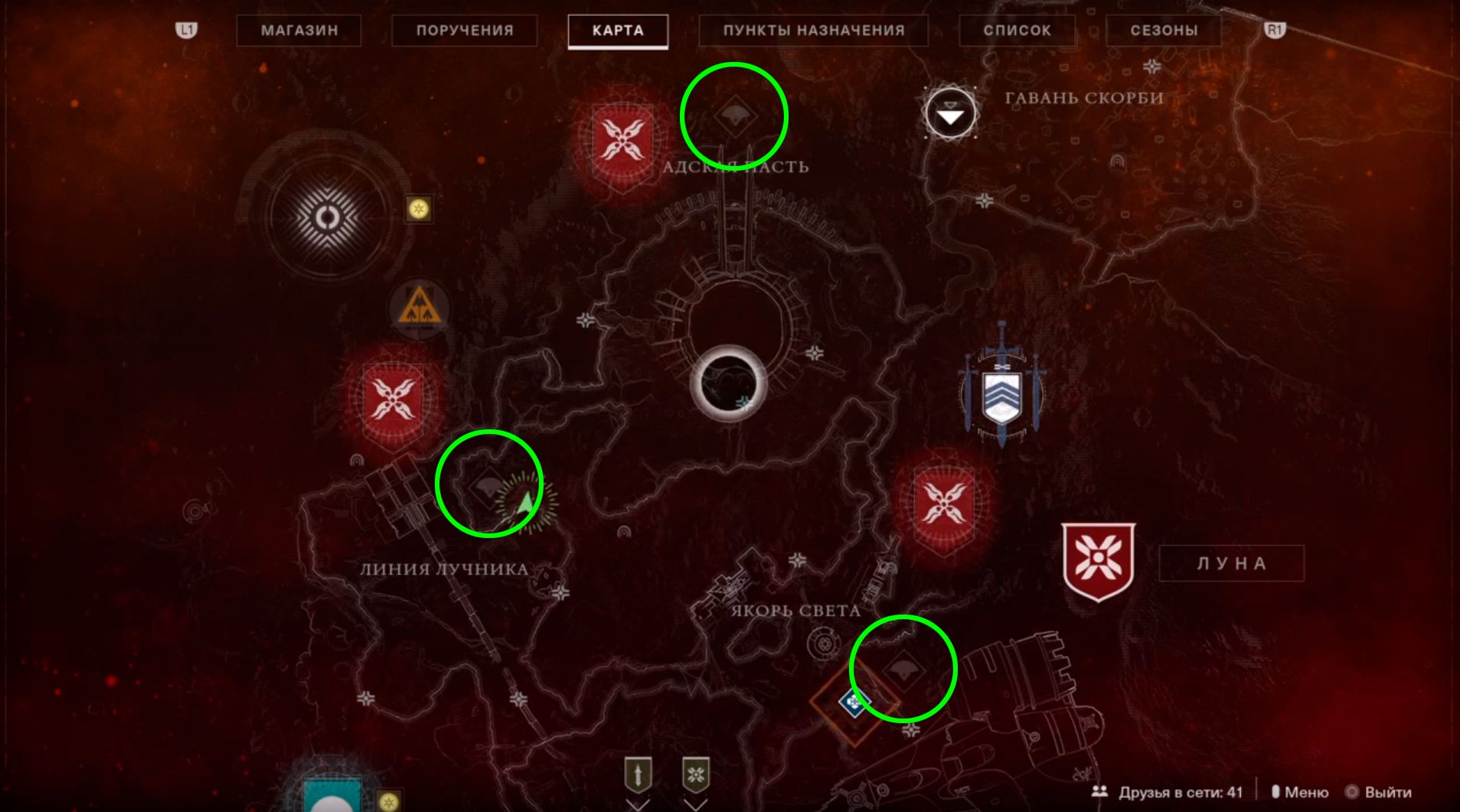Image resolution: width=1460 pixels, height=812 pixels.
Task: Select the large white circular emblem node
Action: 328,220
